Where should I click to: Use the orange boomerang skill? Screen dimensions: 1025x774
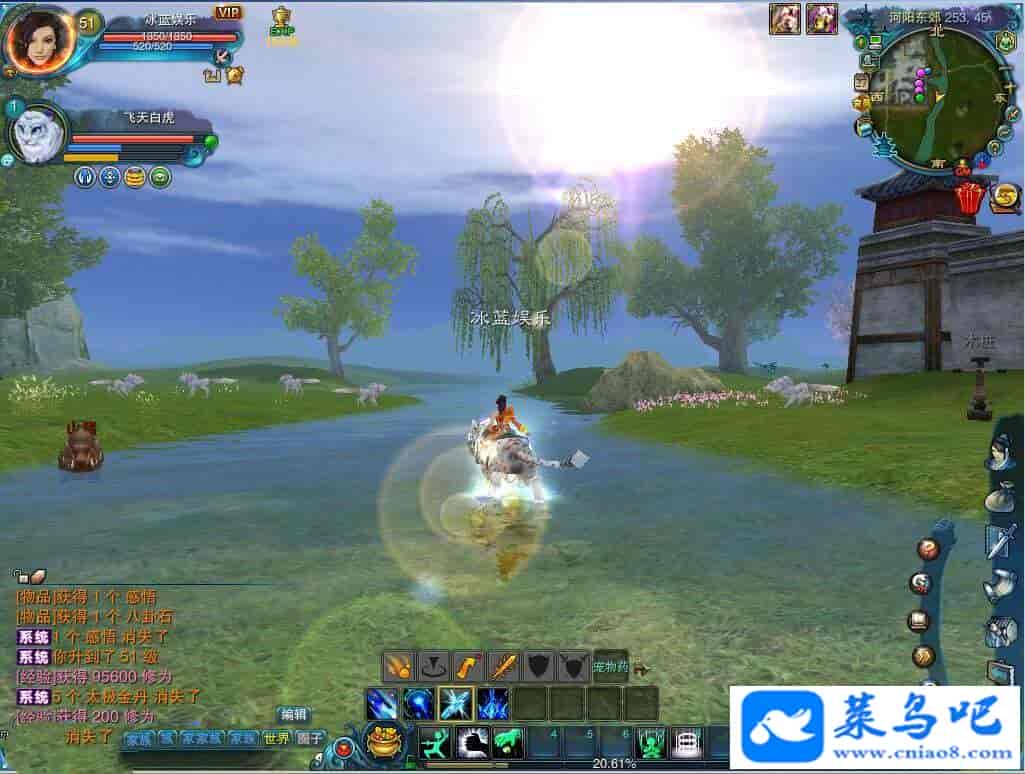click(468, 665)
